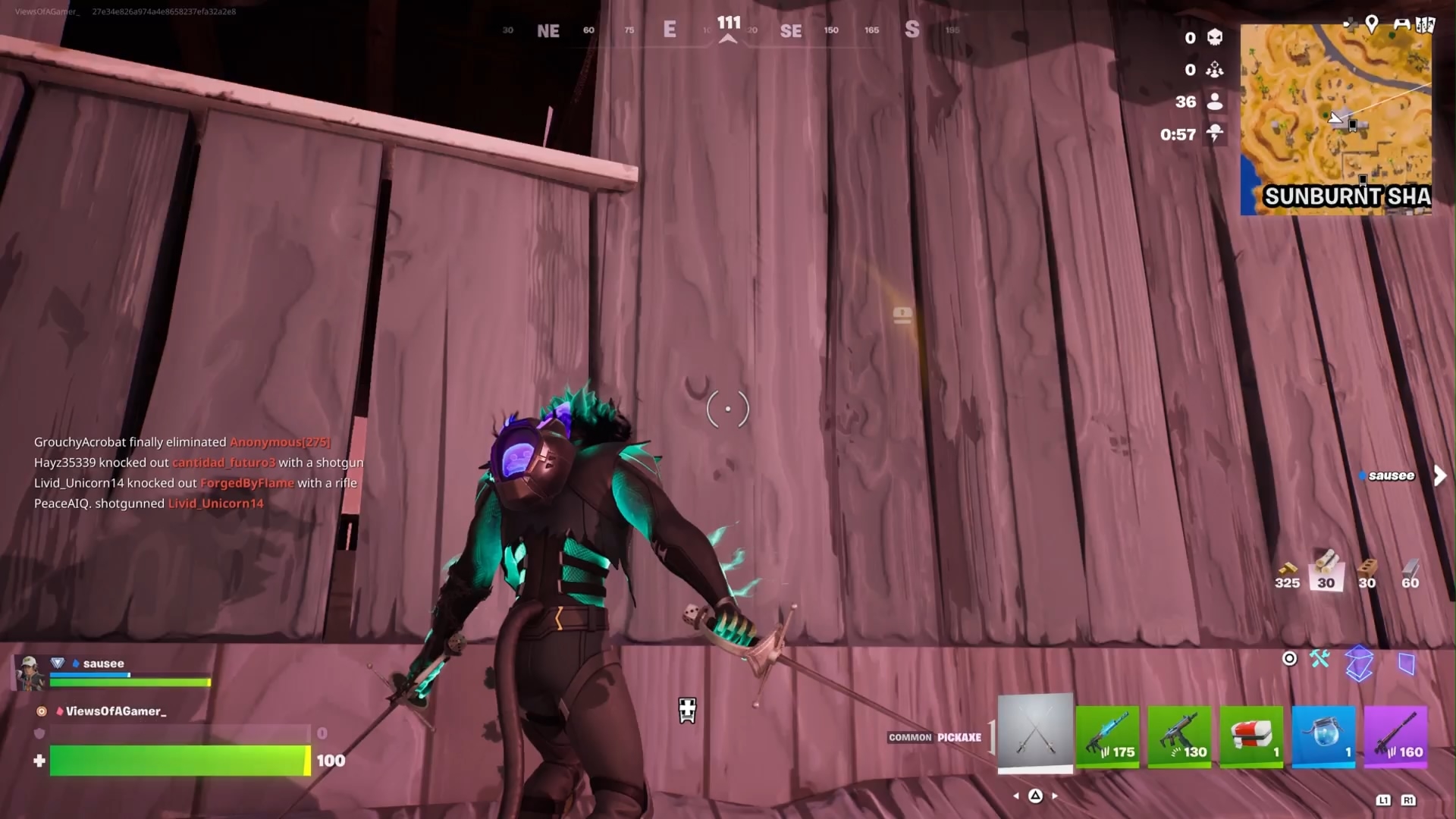Select metal building material
Viewport: 1456px width, 819px height.
pyautogui.click(x=1410, y=570)
